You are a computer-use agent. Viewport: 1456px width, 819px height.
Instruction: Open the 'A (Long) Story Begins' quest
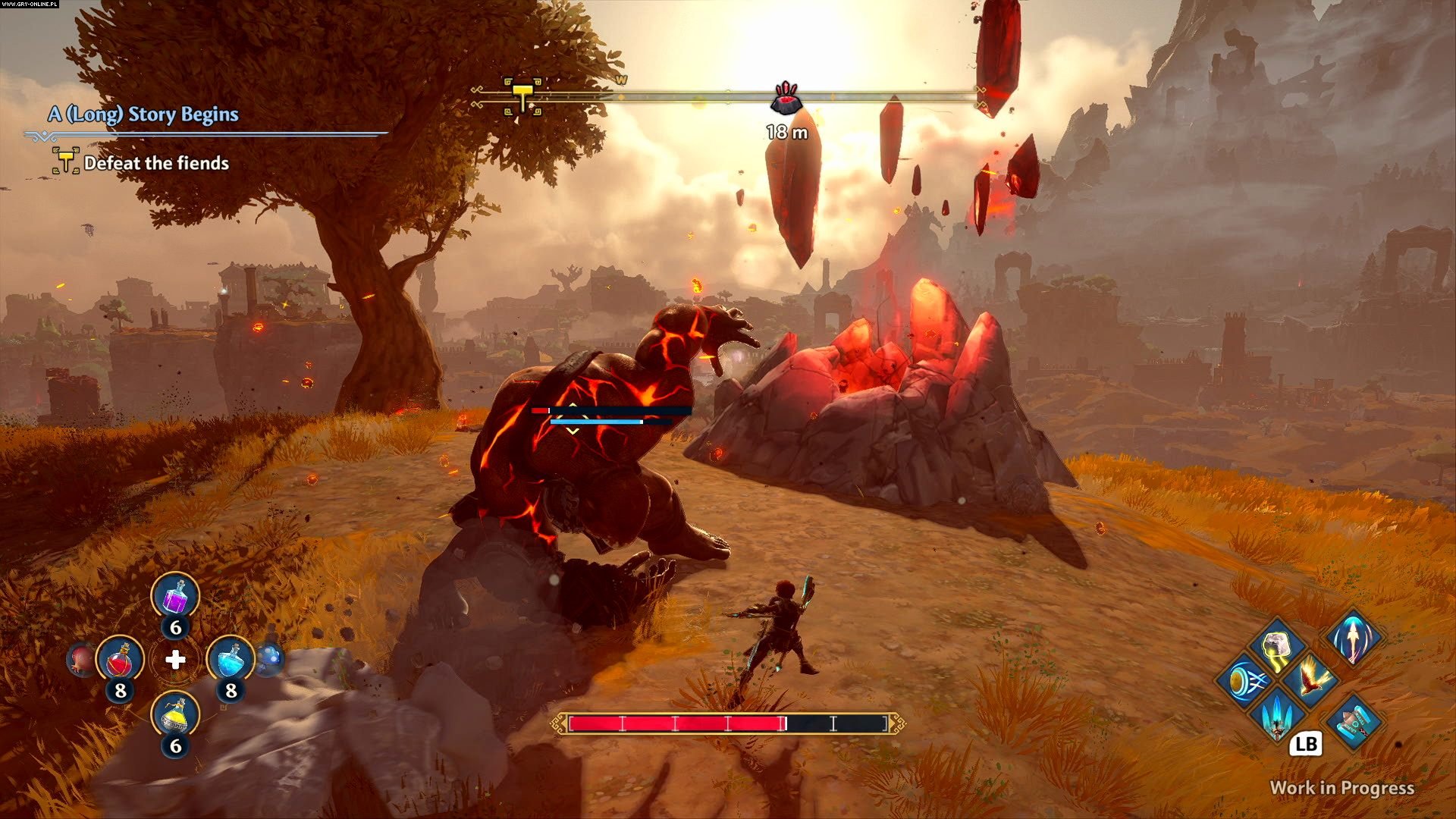143,115
